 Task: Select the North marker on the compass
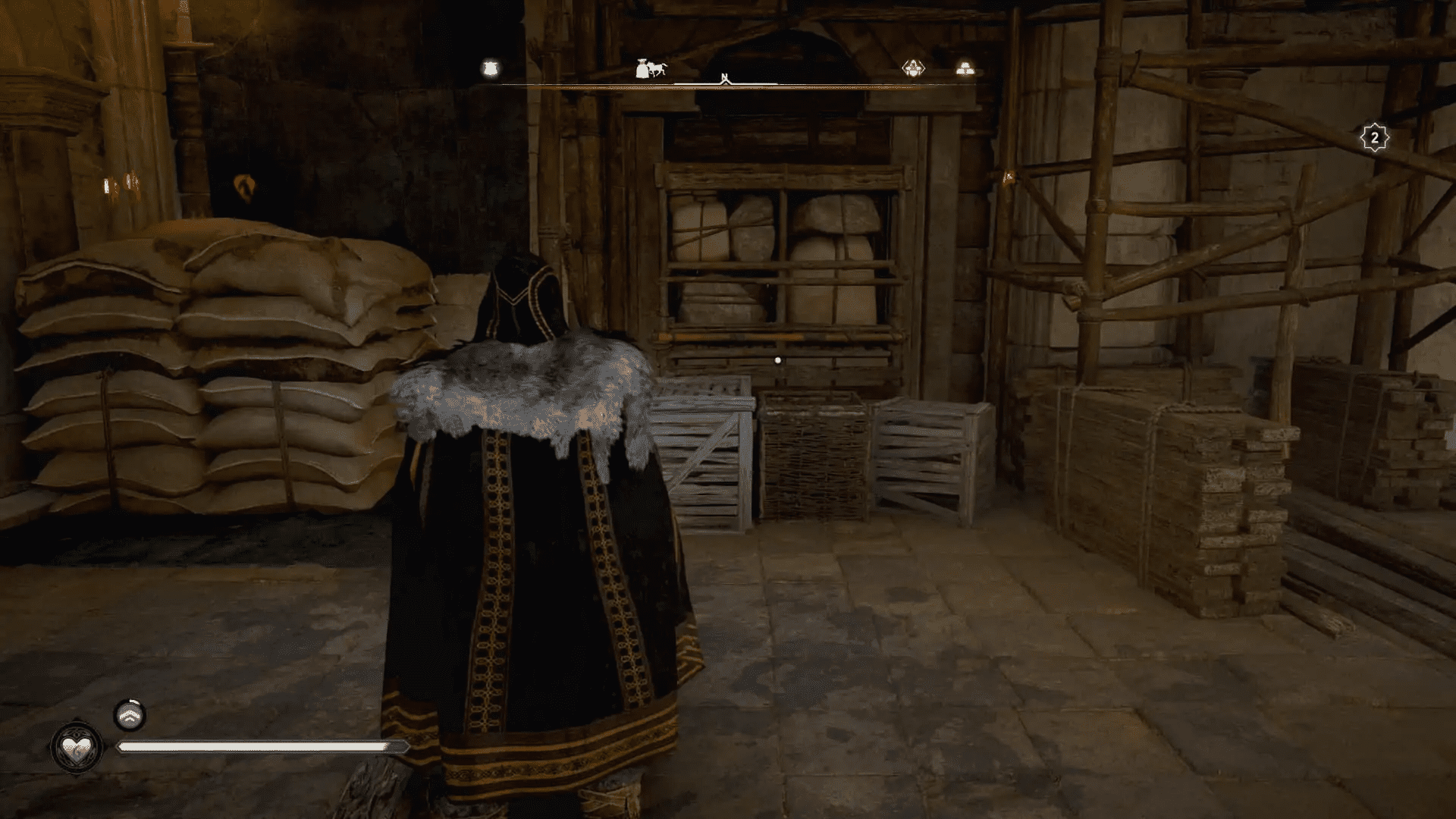725,77
